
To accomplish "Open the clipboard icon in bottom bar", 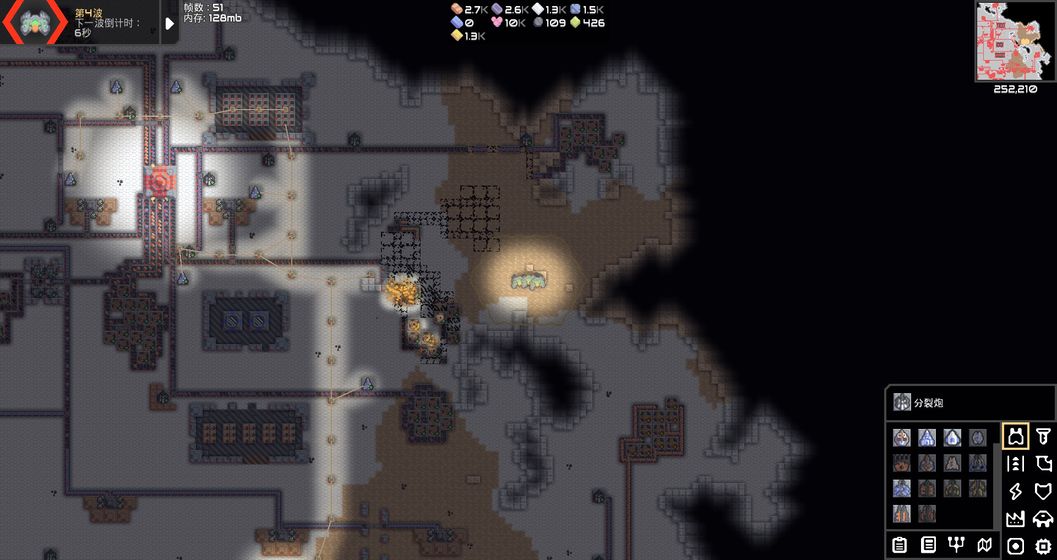I will pyautogui.click(x=900, y=545).
